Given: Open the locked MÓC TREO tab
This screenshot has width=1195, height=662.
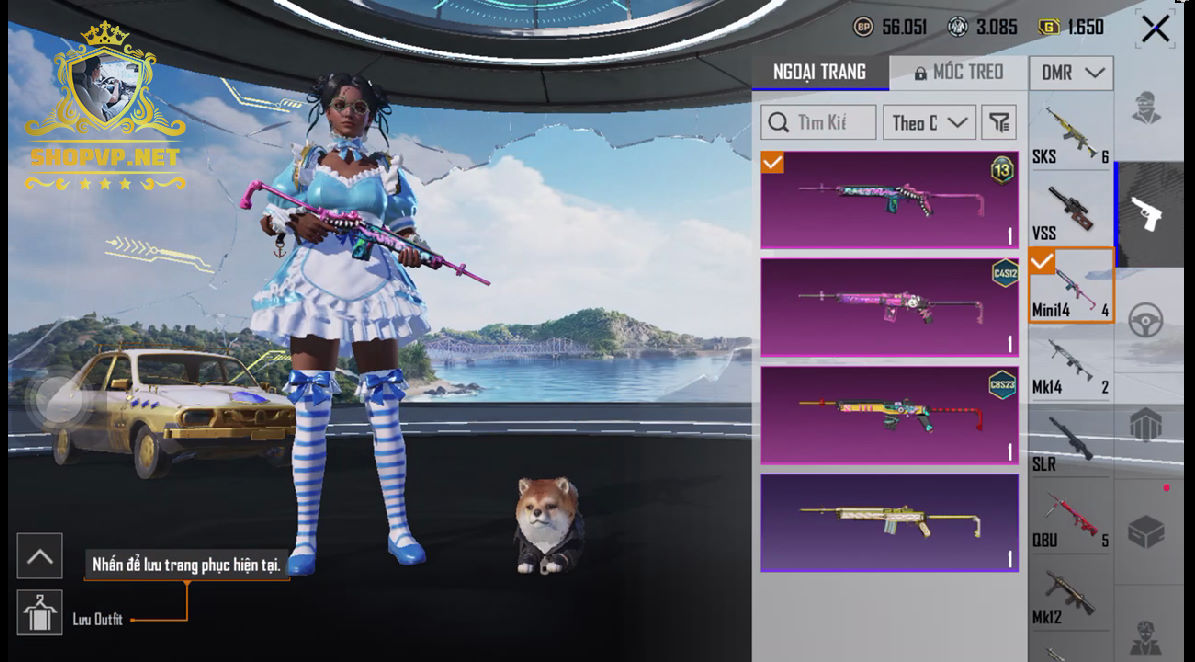Looking at the screenshot, I should [958, 72].
